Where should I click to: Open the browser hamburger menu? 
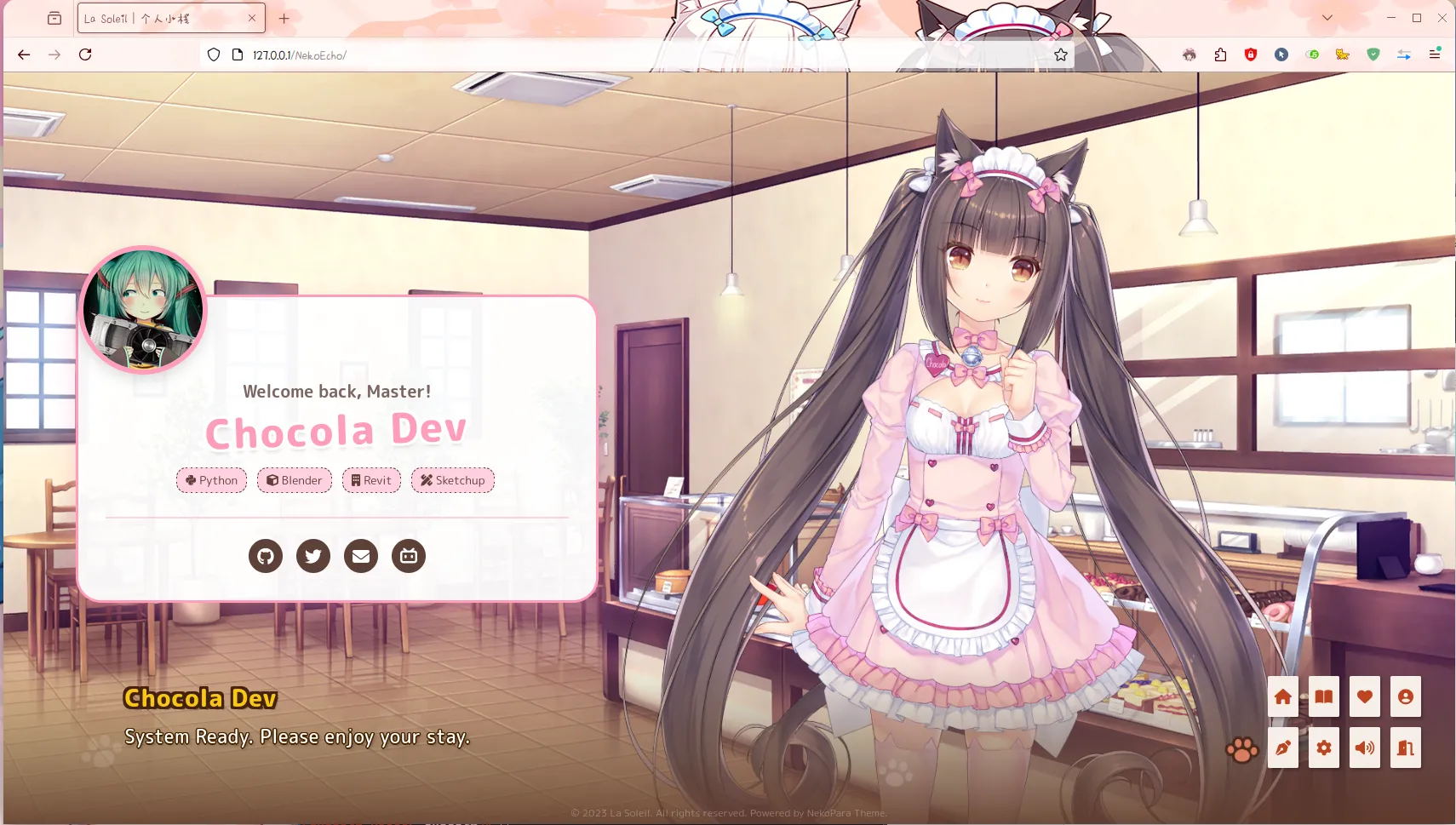[1434, 54]
